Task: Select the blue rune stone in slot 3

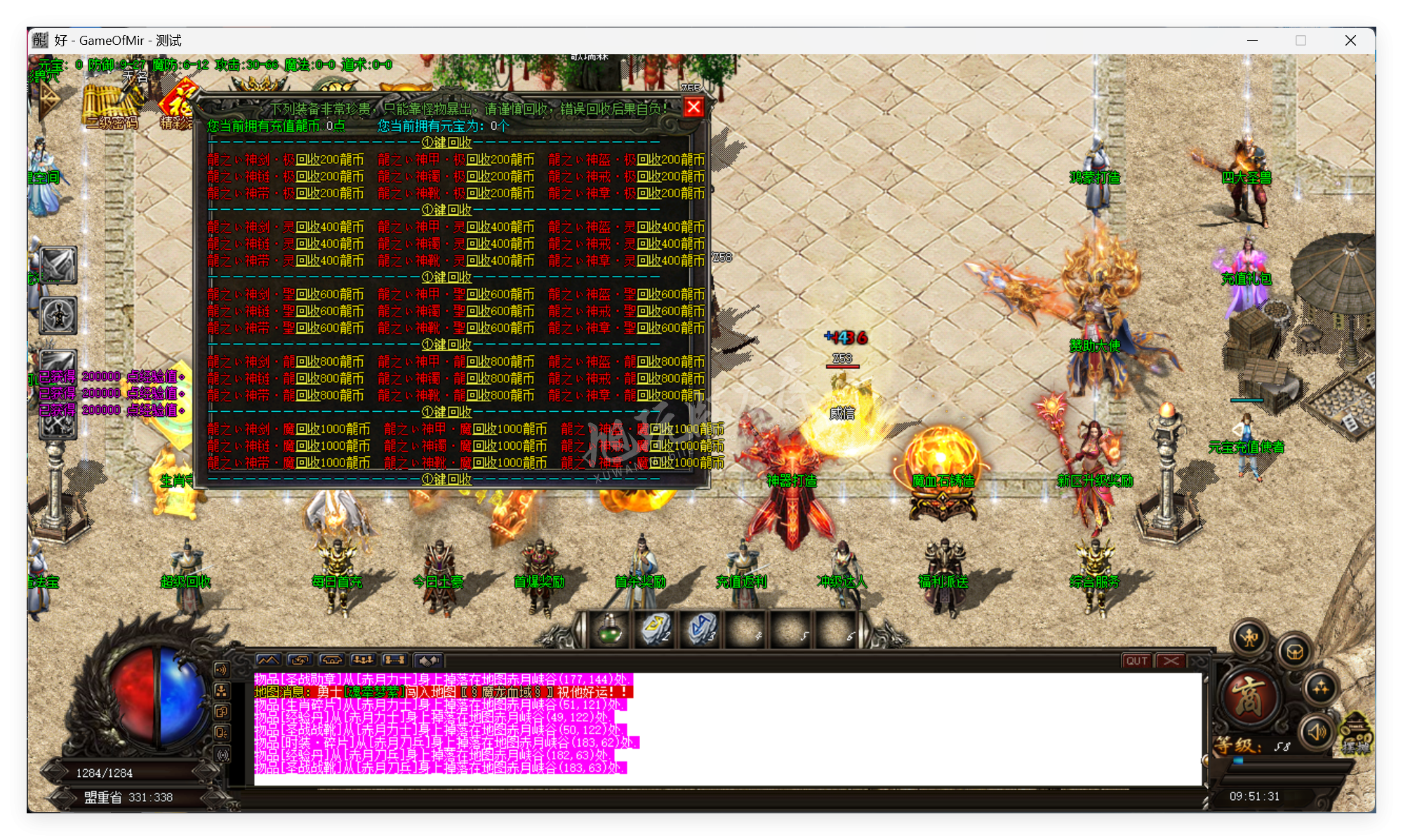Action: (700, 629)
